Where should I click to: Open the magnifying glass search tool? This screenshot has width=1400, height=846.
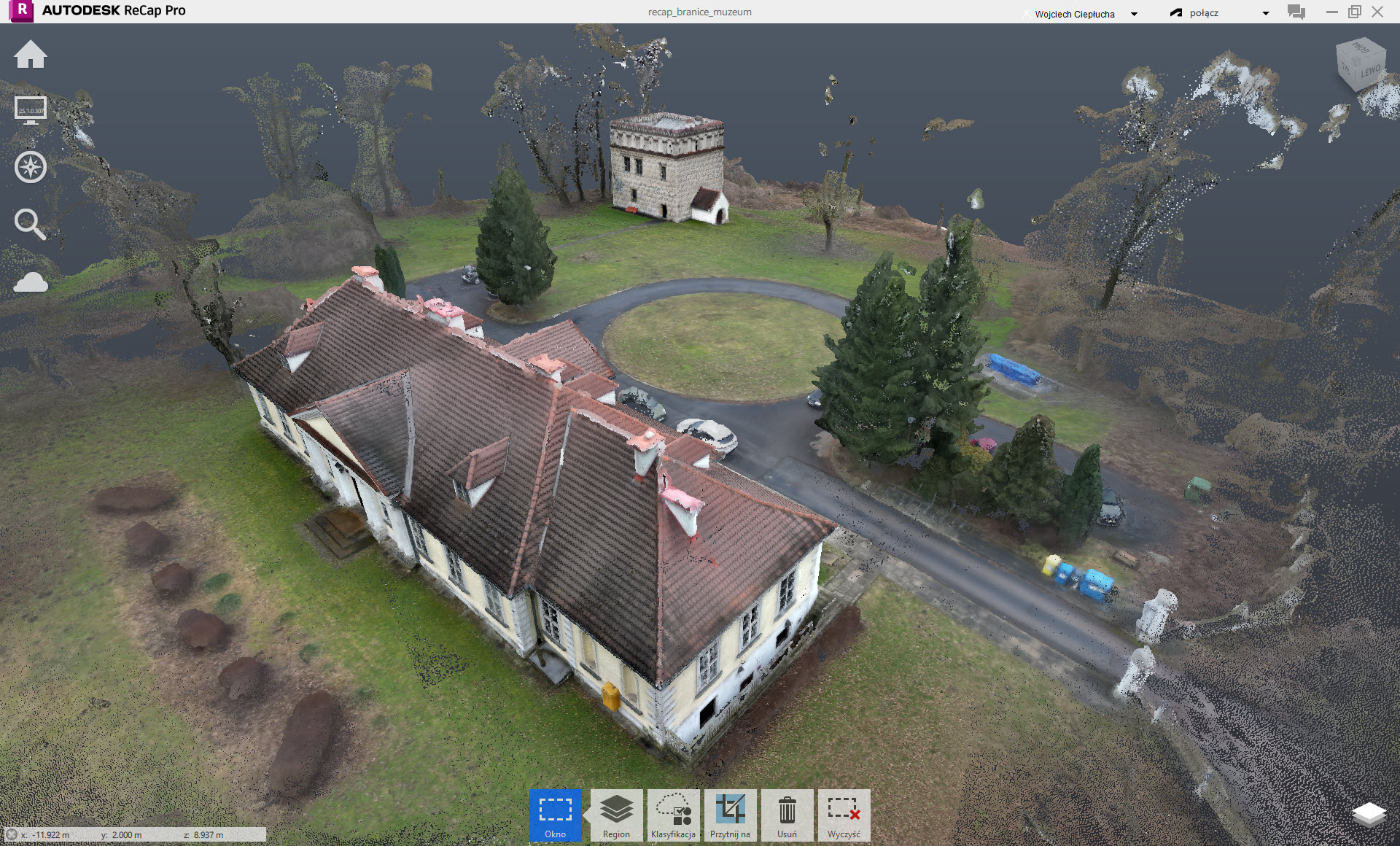pos(30,224)
